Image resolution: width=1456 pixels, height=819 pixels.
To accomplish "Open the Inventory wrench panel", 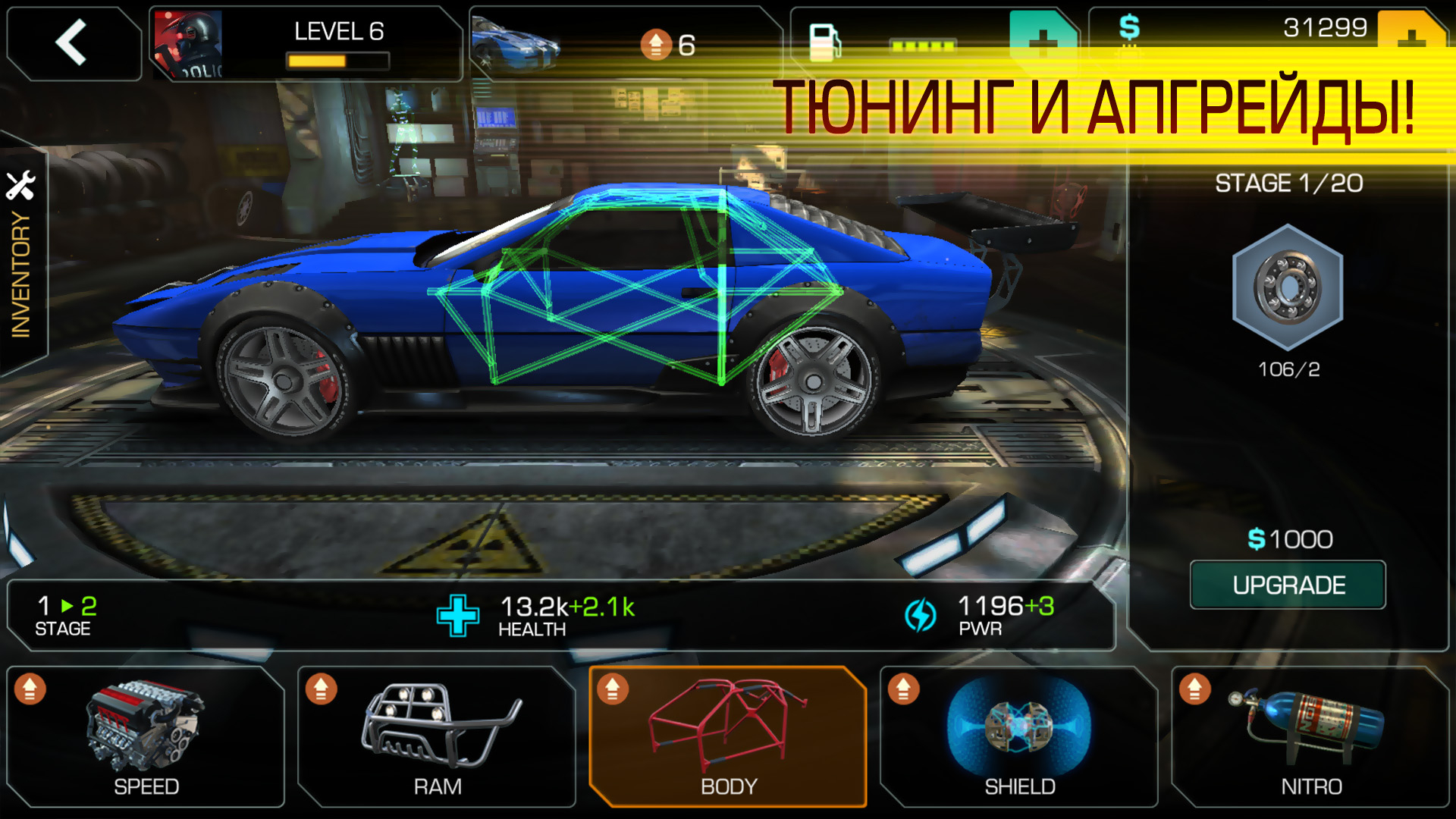I will pyautogui.click(x=23, y=227).
